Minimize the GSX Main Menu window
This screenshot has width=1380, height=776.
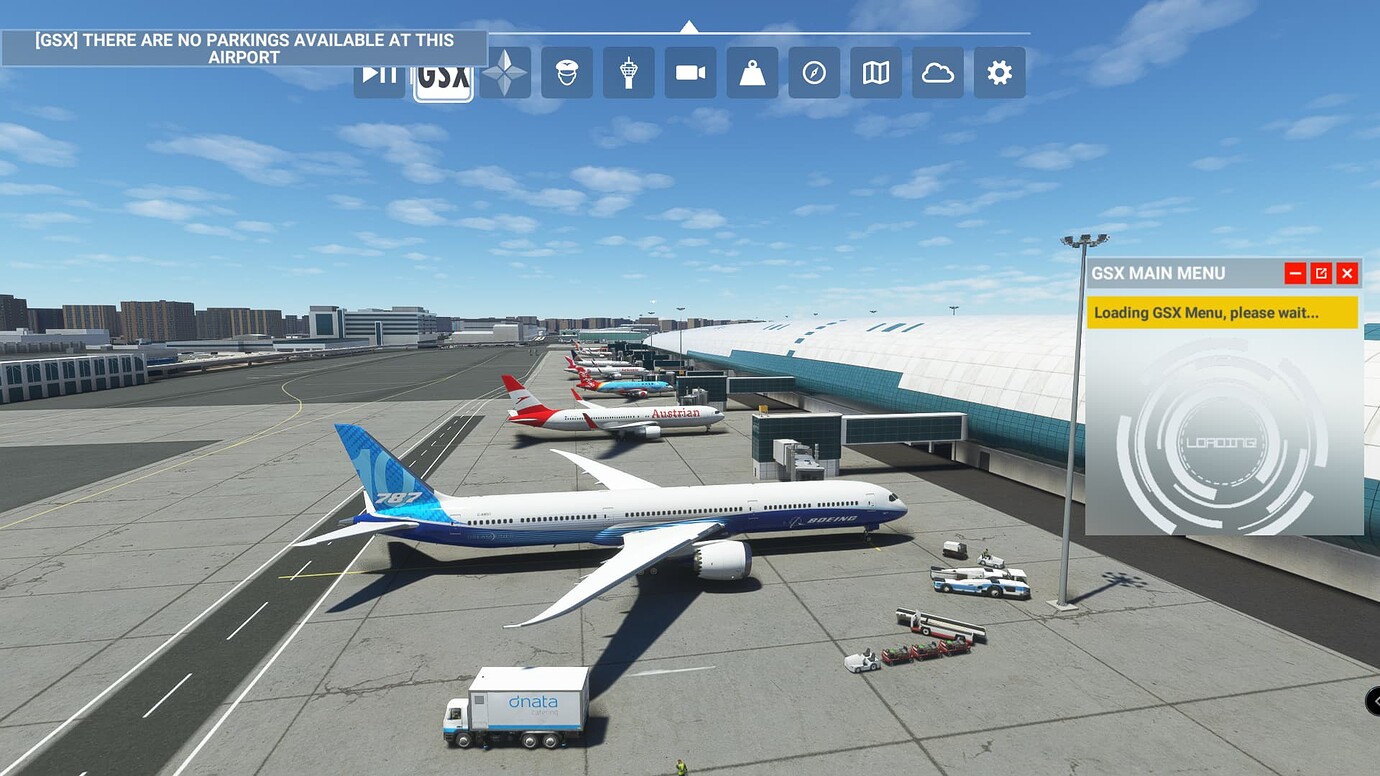pos(1294,272)
